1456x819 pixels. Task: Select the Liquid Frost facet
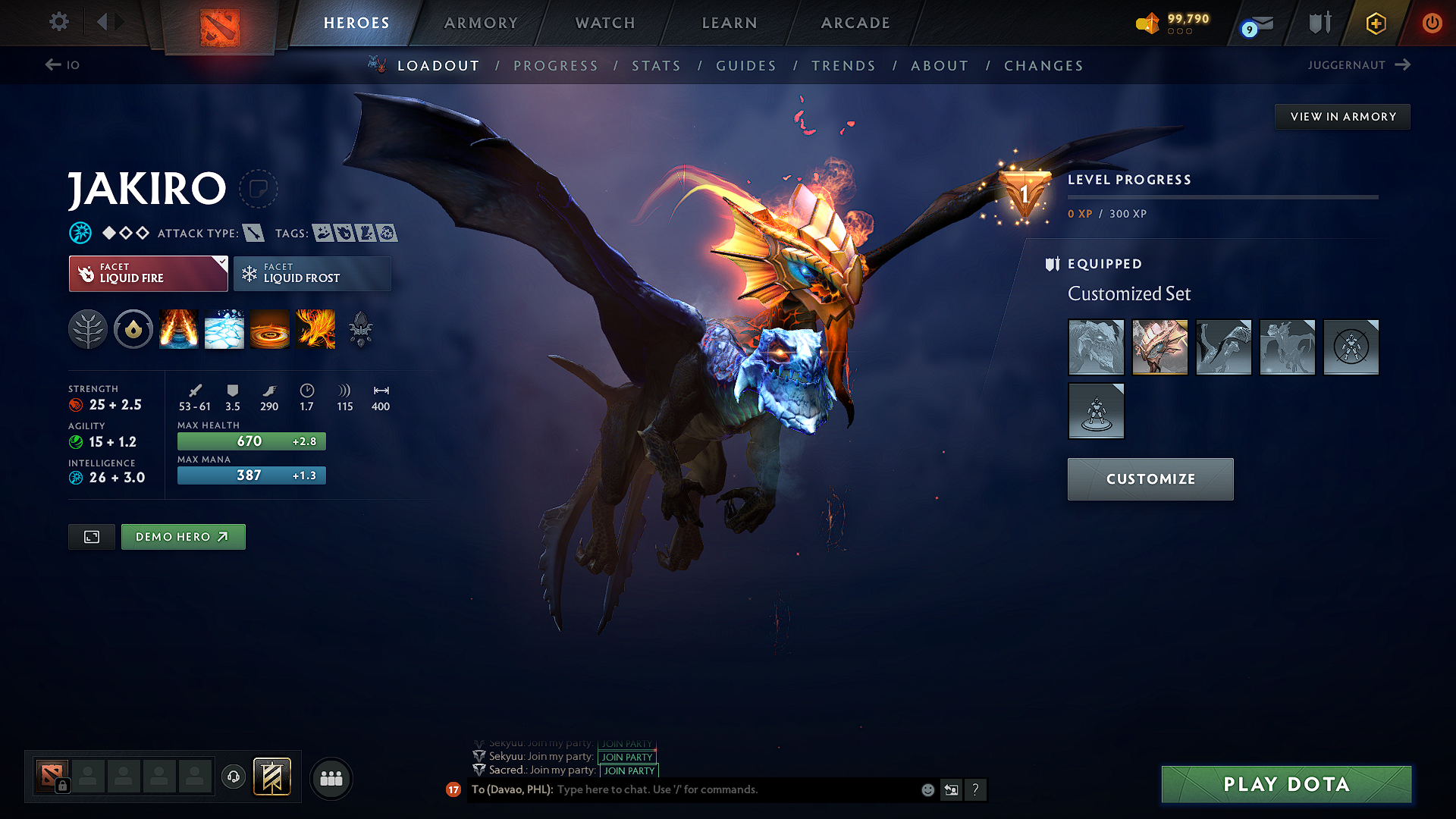pos(312,274)
